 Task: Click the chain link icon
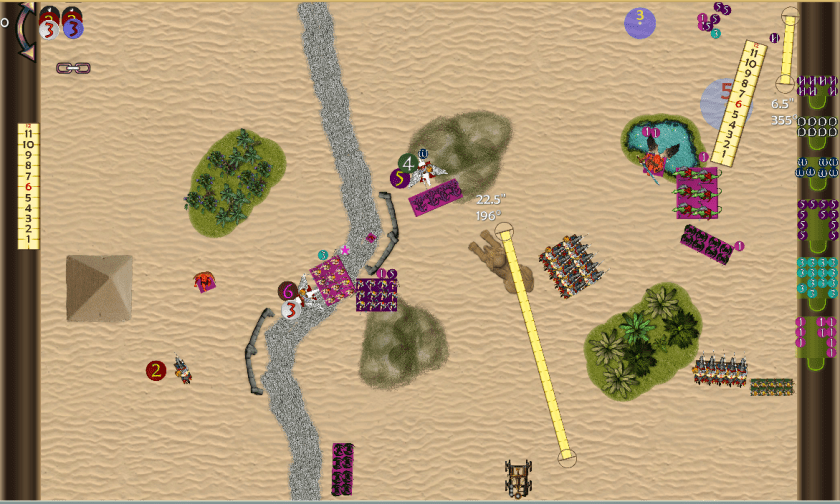coord(73,68)
